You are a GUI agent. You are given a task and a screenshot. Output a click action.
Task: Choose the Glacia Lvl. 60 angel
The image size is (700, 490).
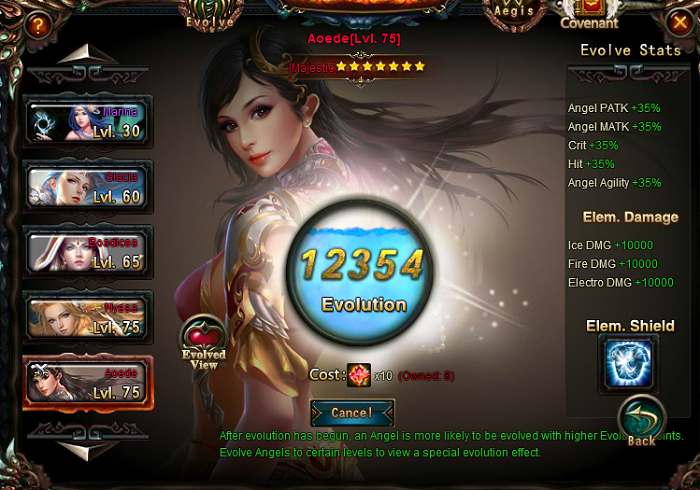click(88, 188)
